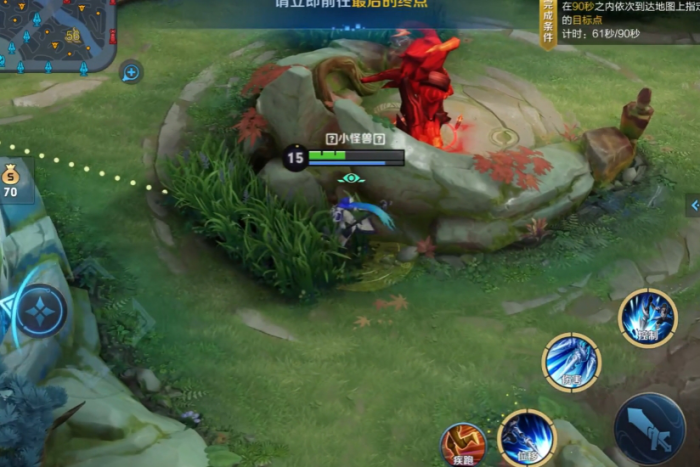Trigger the 疾跑 sprint summoner spell

click(x=463, y=443)
